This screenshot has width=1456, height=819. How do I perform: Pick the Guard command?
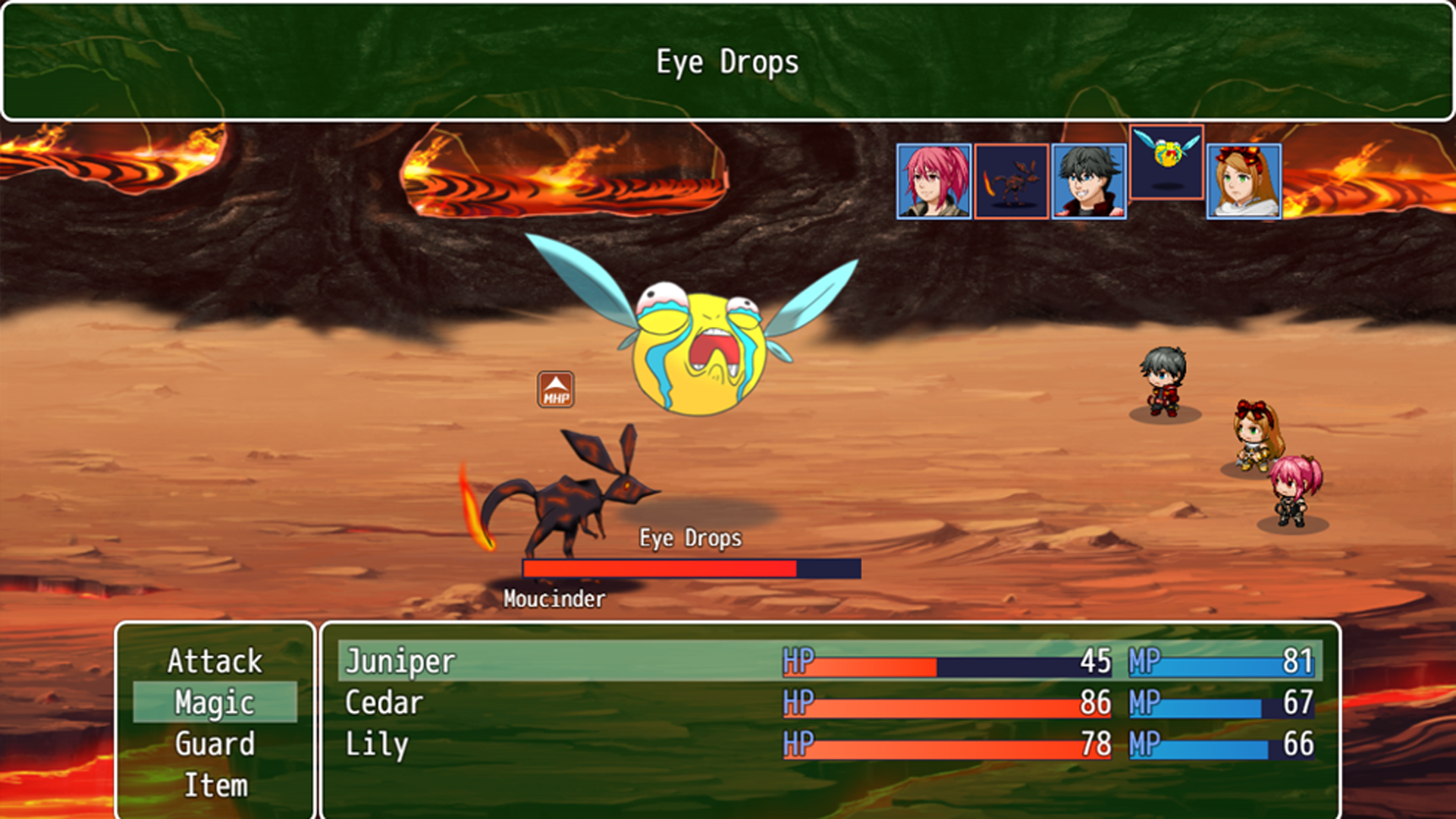(x=215, y=744)
